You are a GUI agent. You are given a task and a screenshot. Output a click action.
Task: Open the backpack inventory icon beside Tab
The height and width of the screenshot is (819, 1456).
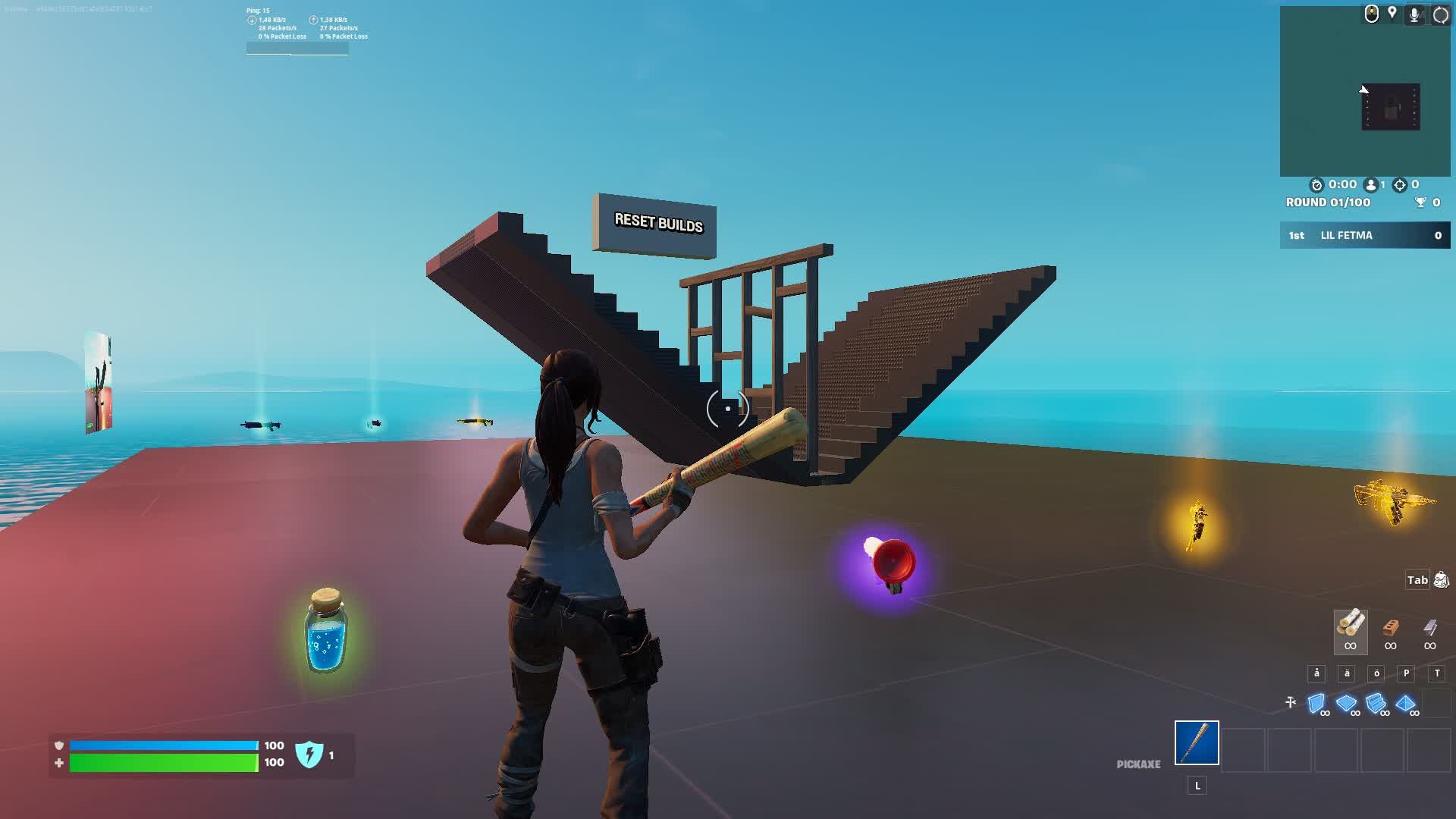pos(1442,580)
